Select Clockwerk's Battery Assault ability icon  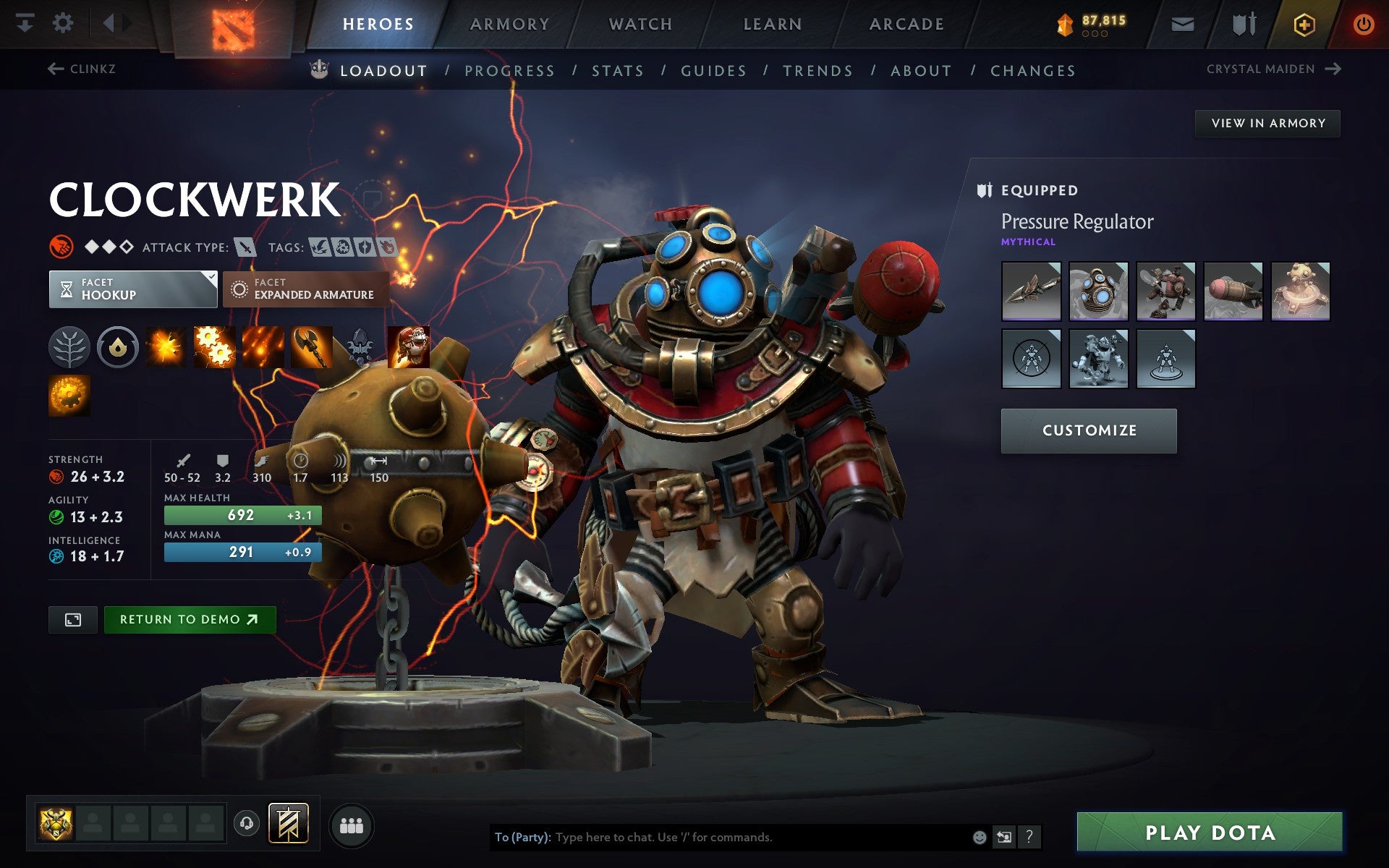pyautogui.click(x=166, y=346)
